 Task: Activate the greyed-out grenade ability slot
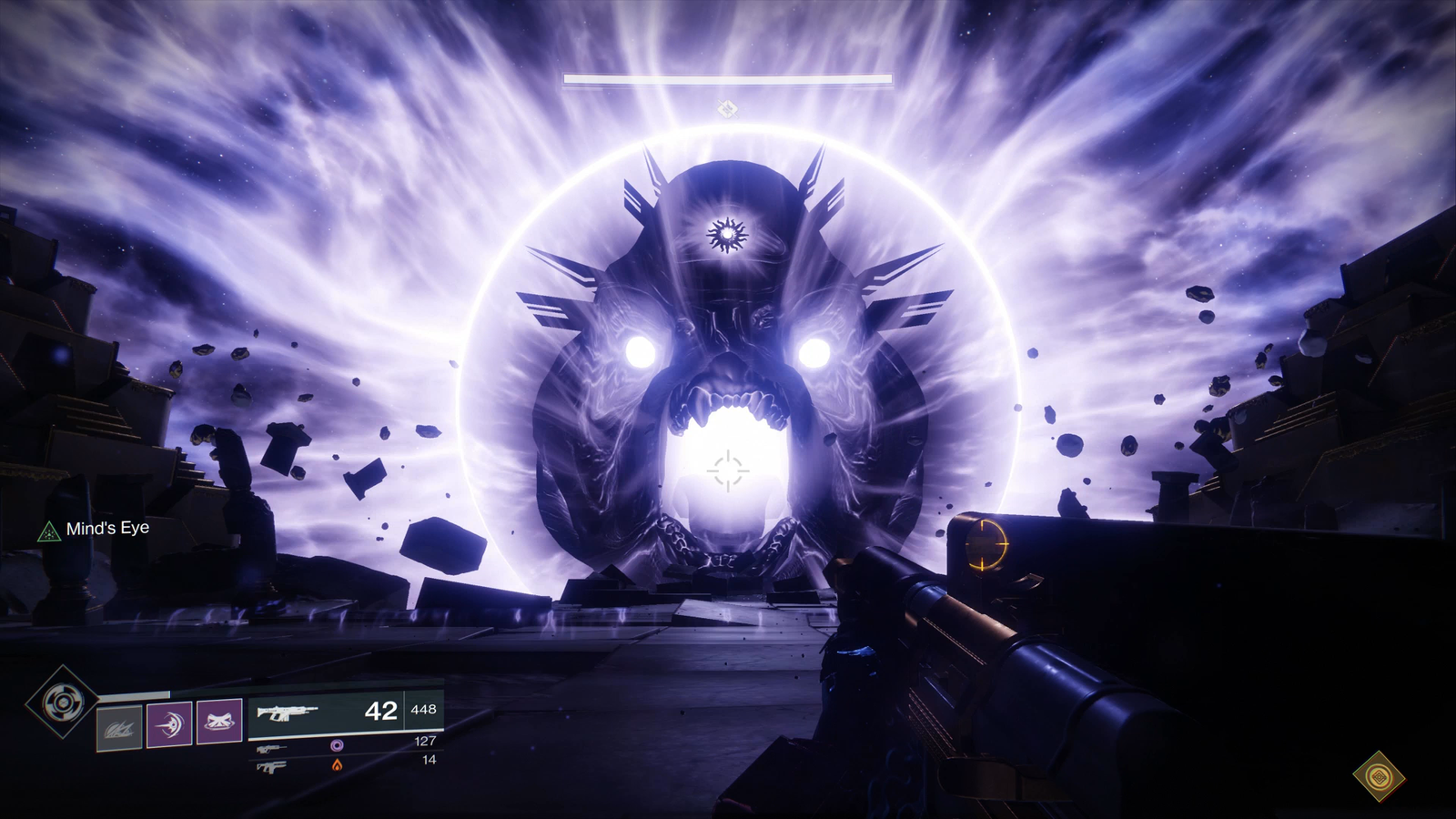point(119,727)
